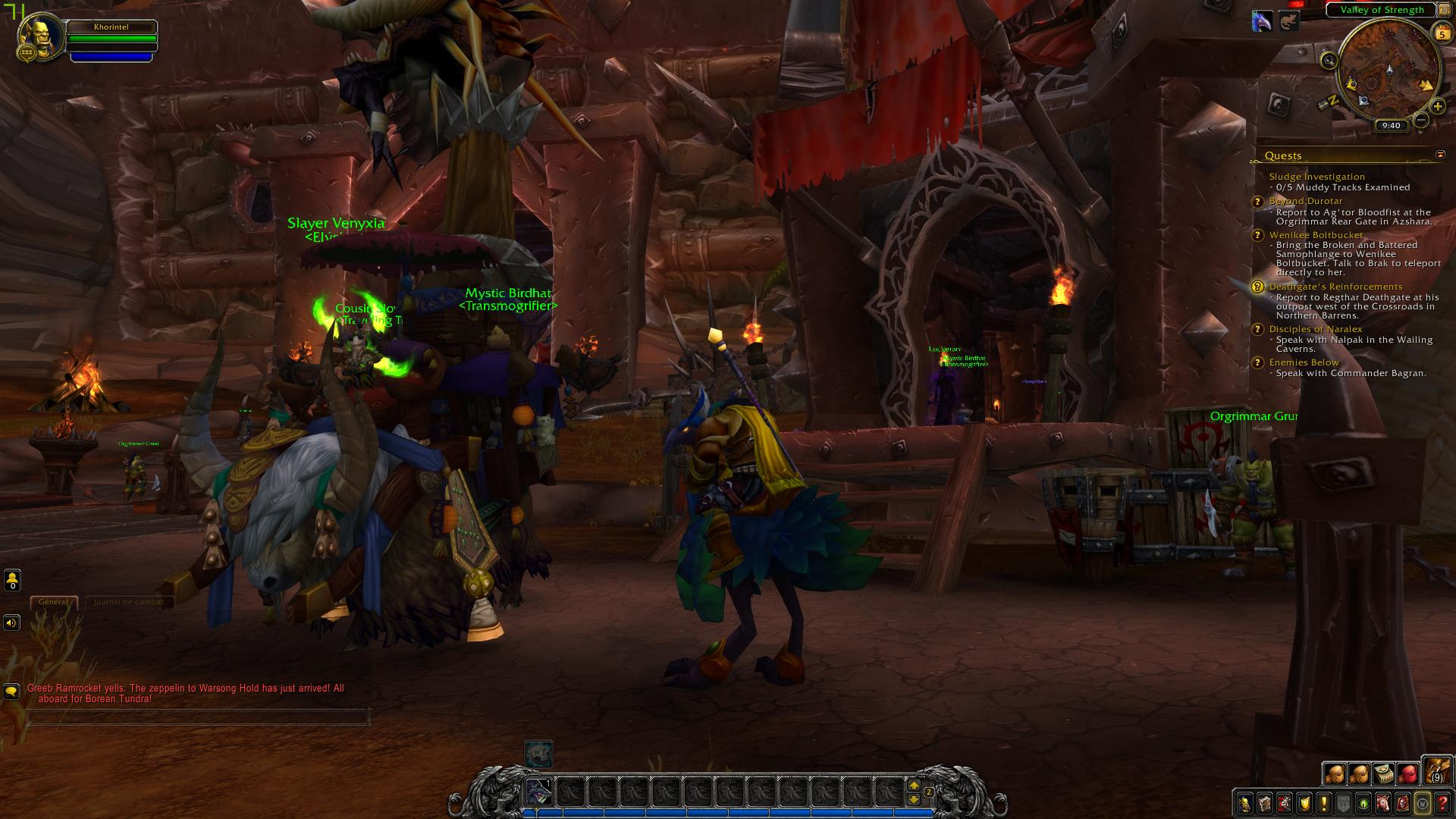Toggle the minimap tracking magnifier button
The width and height of the screenshot is (1456, 819).
click(1329, 61)
